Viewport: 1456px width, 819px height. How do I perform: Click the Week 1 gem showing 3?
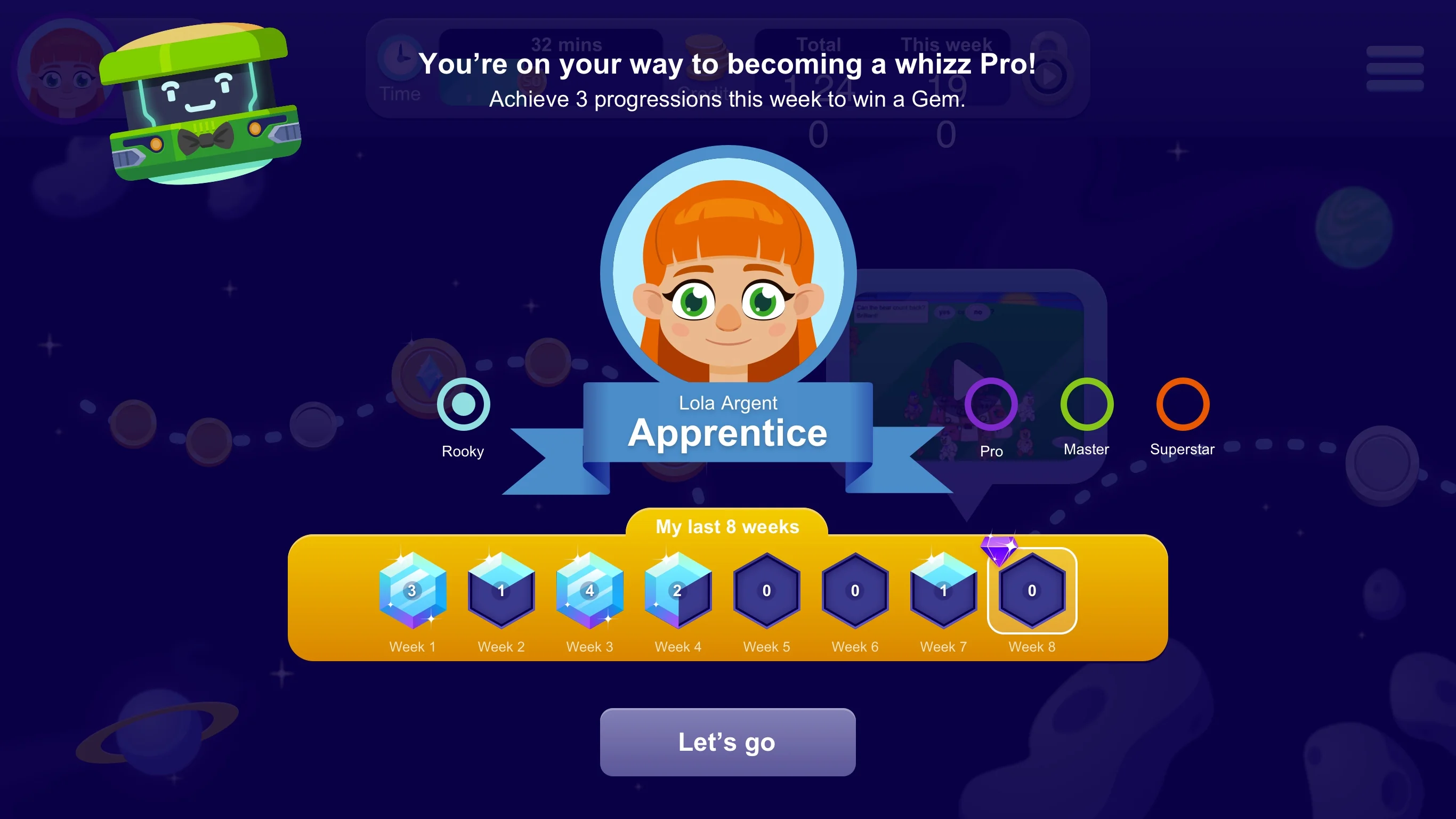[412, 592]
